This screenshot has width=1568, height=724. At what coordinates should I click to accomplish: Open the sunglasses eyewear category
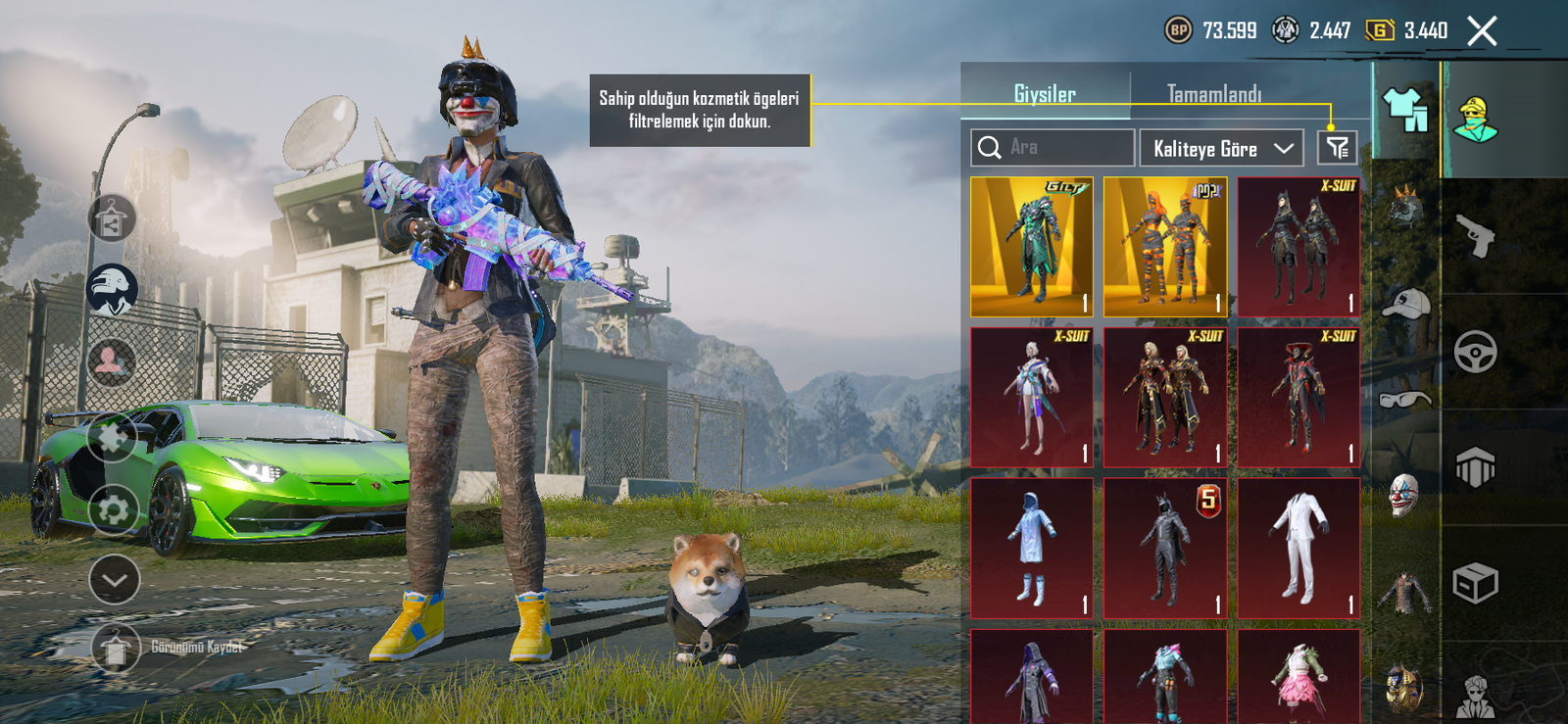click(x=1405, y=399)
